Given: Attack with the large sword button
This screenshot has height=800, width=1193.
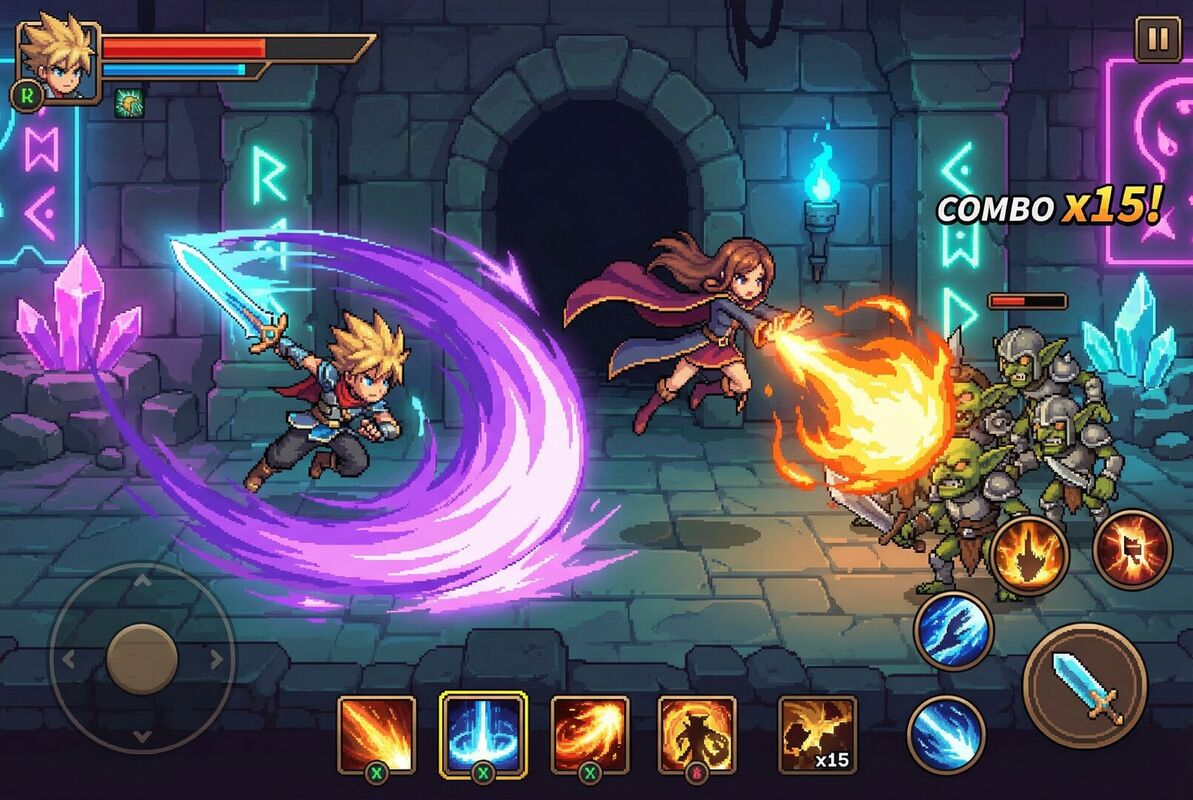Looking at the screenshot, I should [x=1084, y=685].
